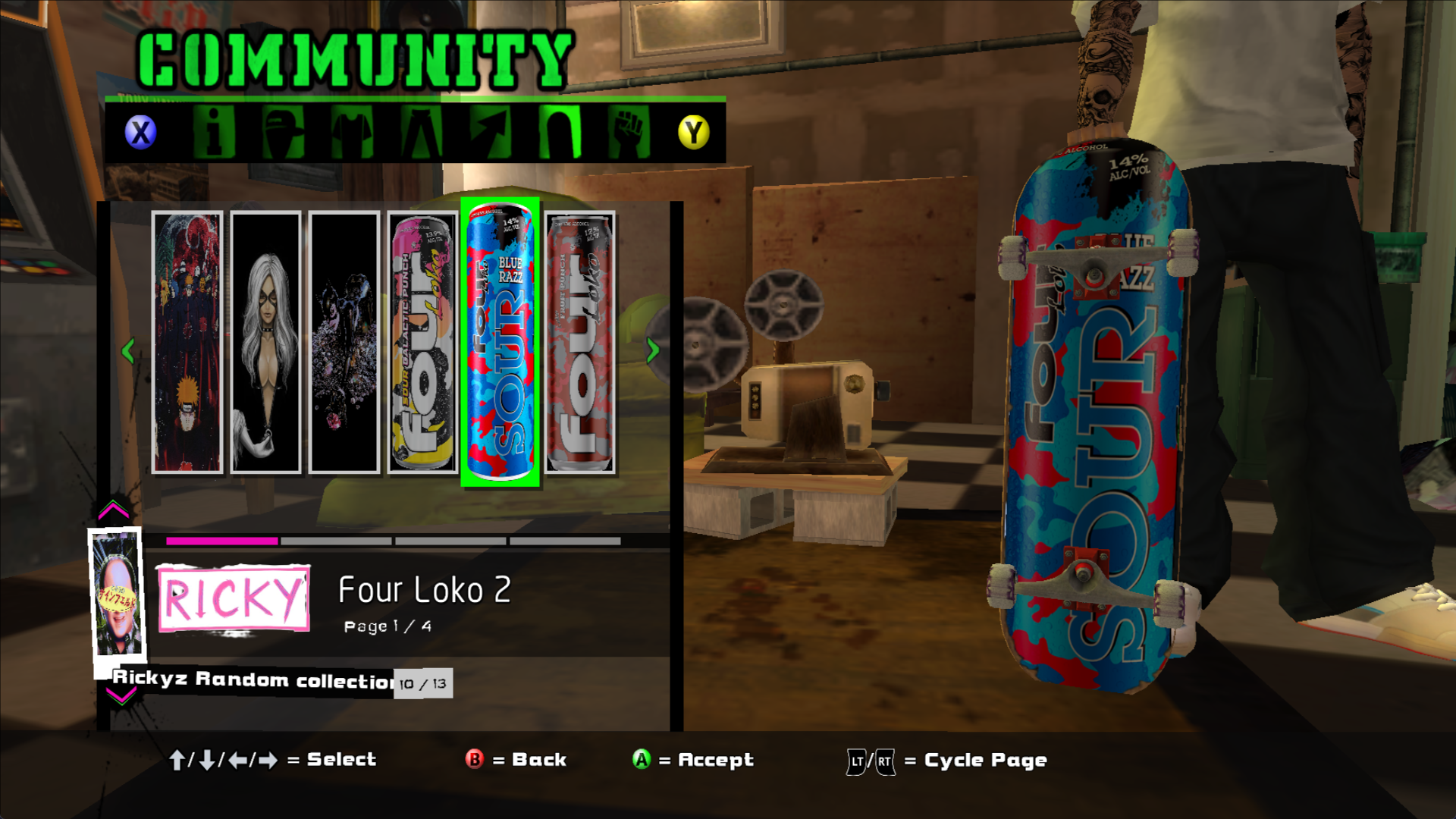The image size is (1456, 819).
Task: Pick the dark black deck with purple figure
Action: (344, 343)
